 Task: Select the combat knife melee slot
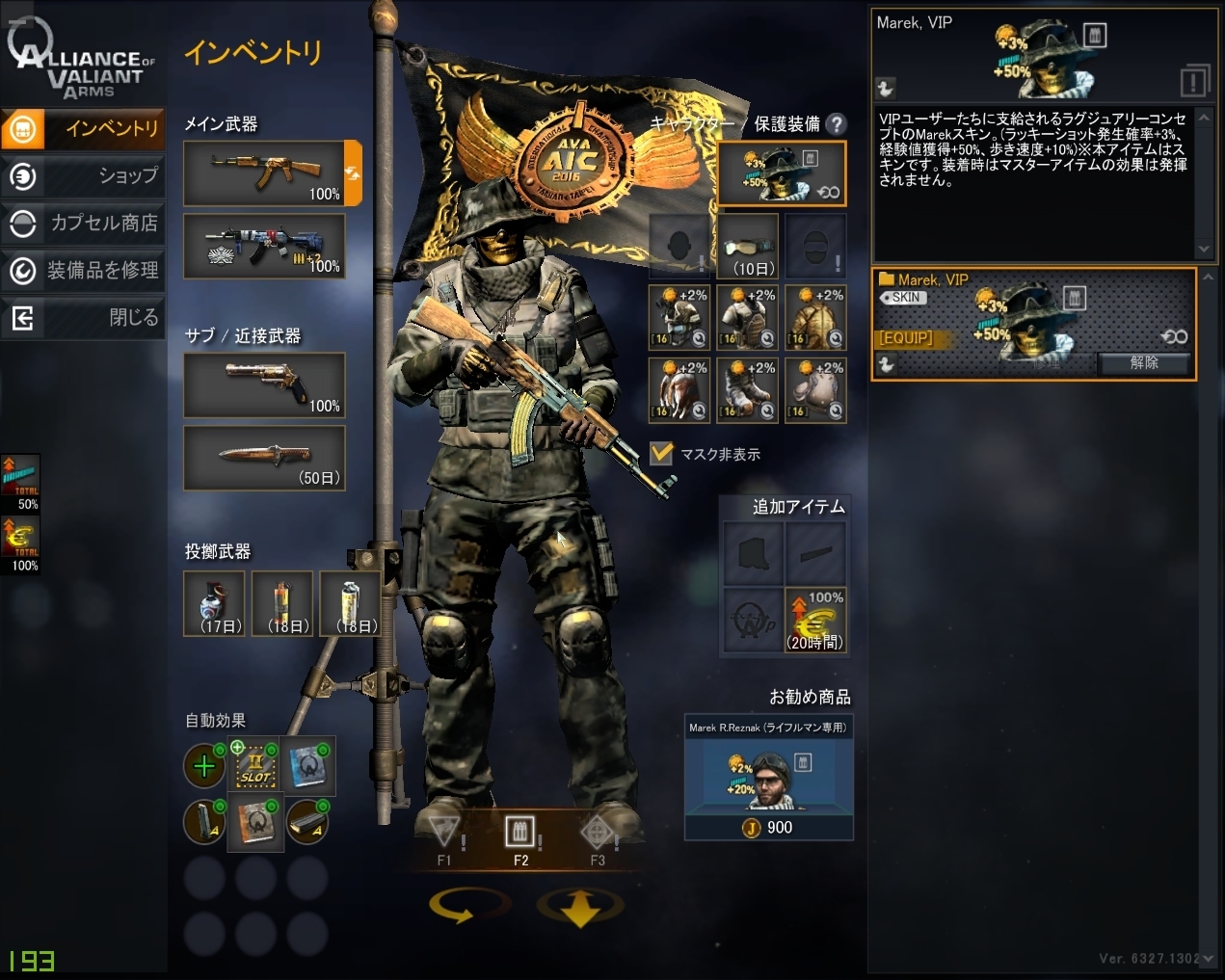point(264,458)
